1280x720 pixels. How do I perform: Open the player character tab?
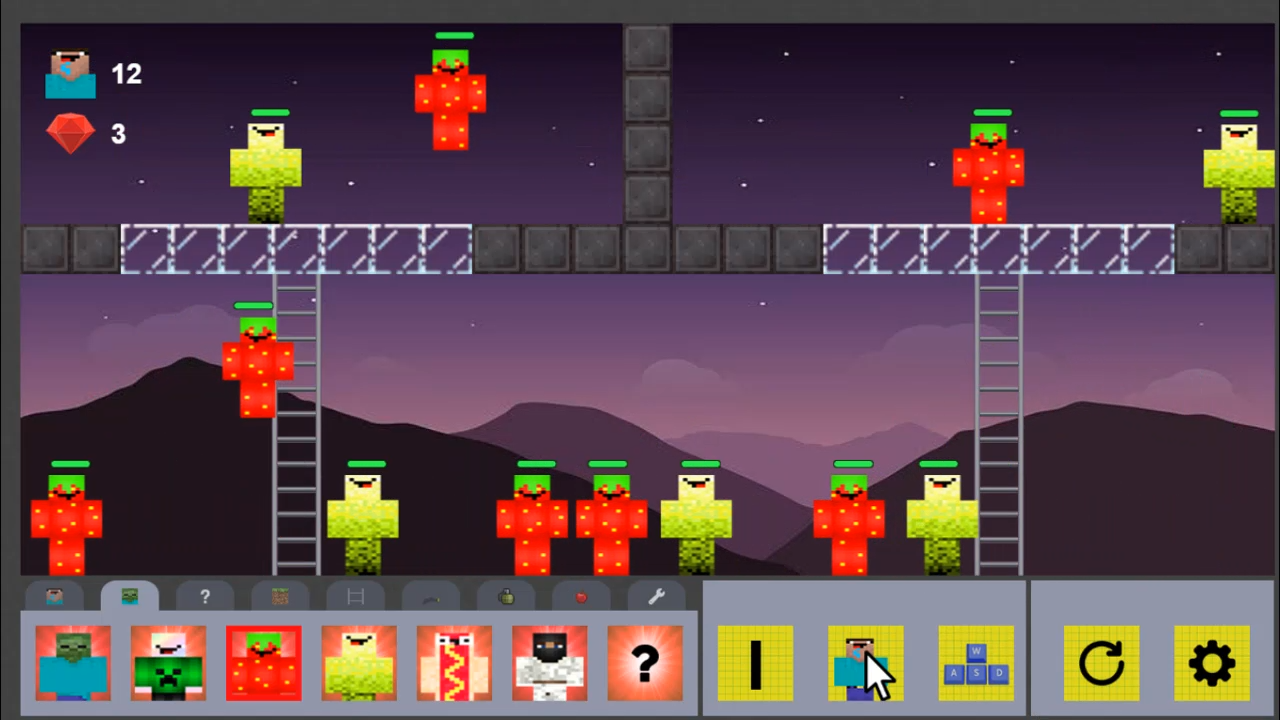coord(55,597)
